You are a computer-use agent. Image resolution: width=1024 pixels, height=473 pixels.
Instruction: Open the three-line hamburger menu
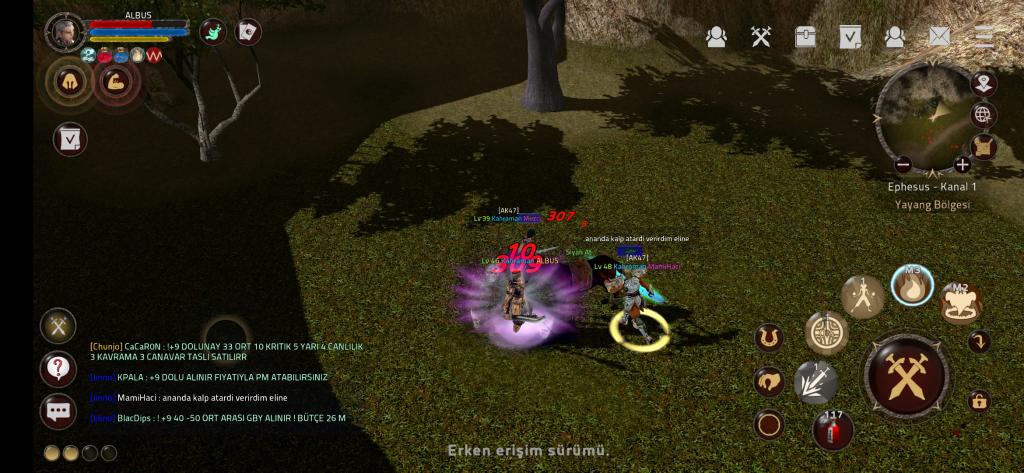984,37
